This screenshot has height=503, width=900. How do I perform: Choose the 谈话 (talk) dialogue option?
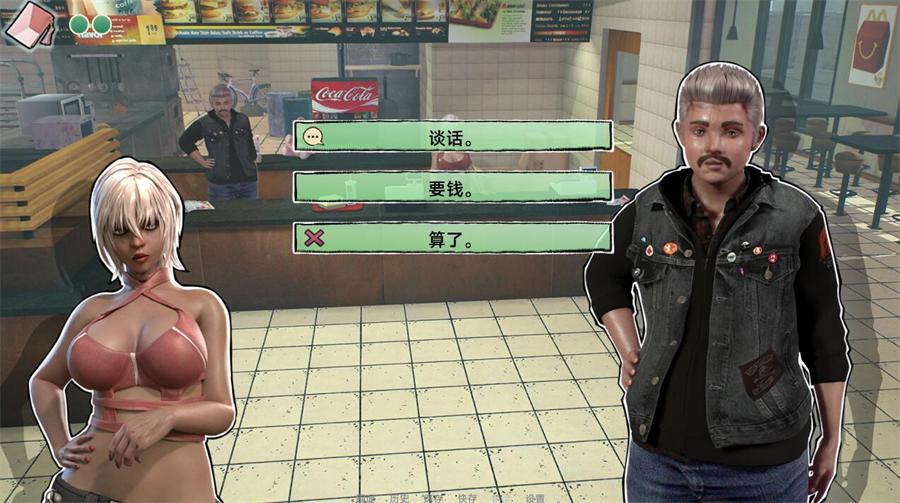[x=452, y=137]
